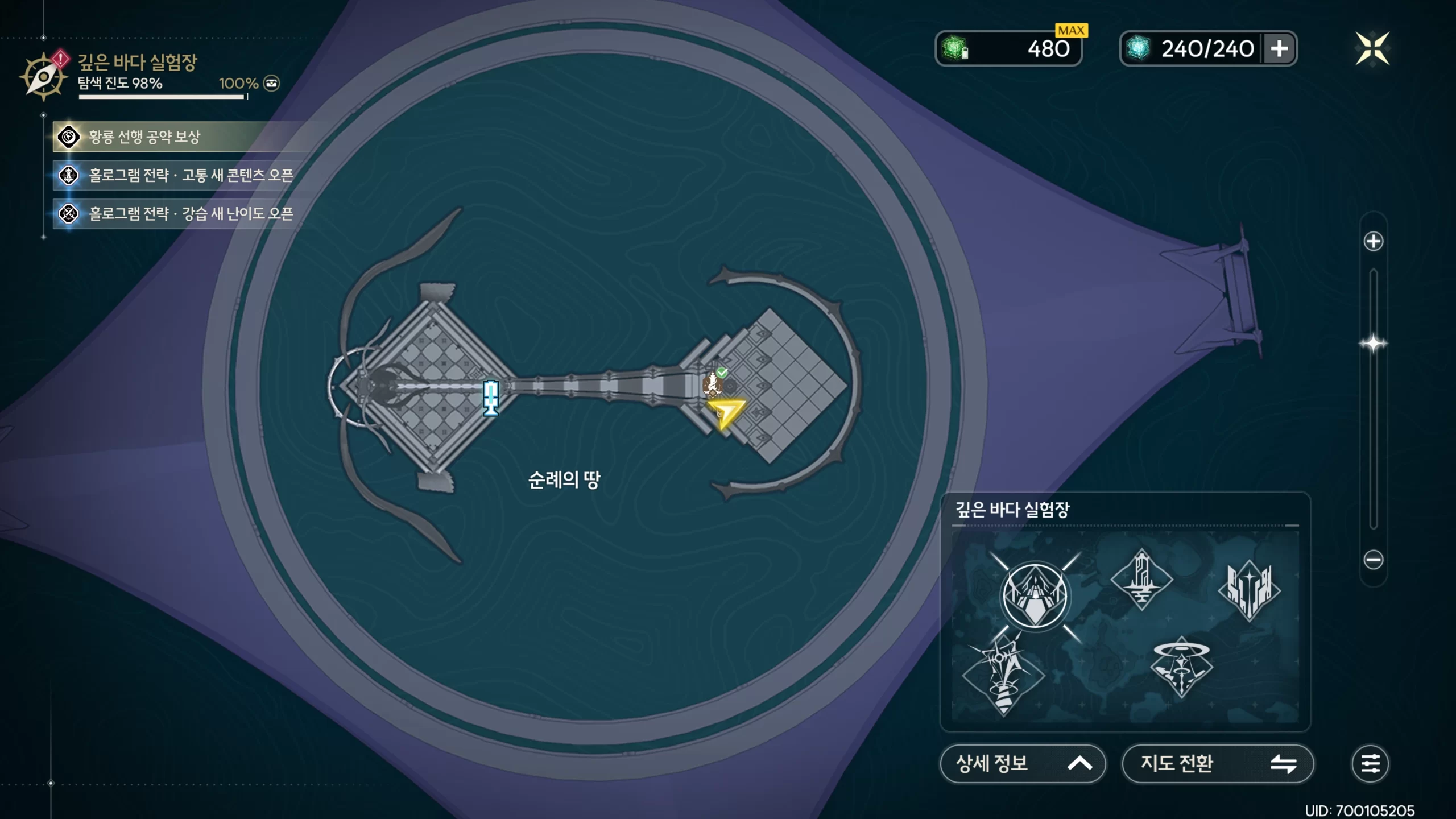Select the circled area icon in region panel

point(1035,595)
